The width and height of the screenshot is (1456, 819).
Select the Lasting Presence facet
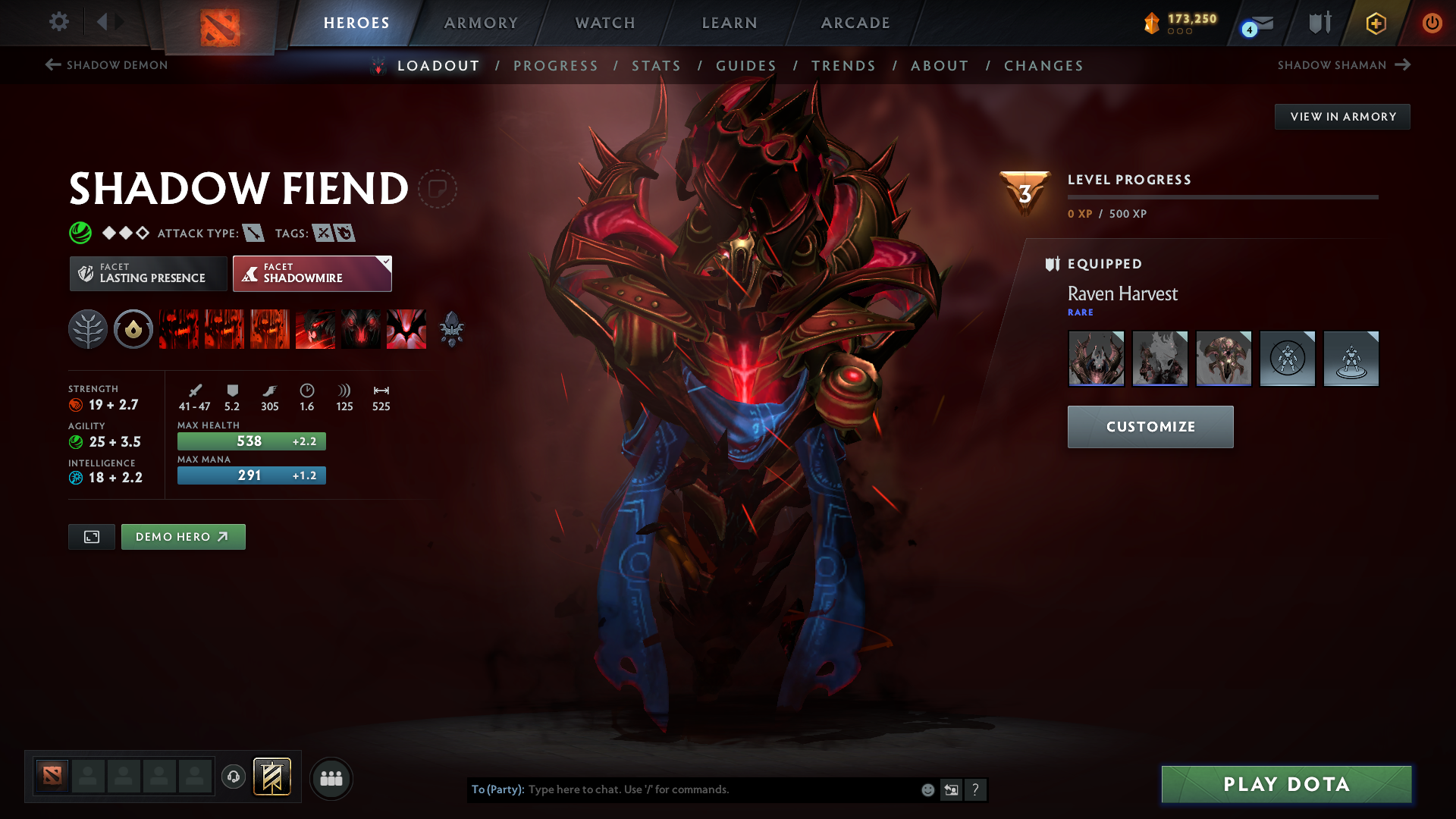point(148,273)
